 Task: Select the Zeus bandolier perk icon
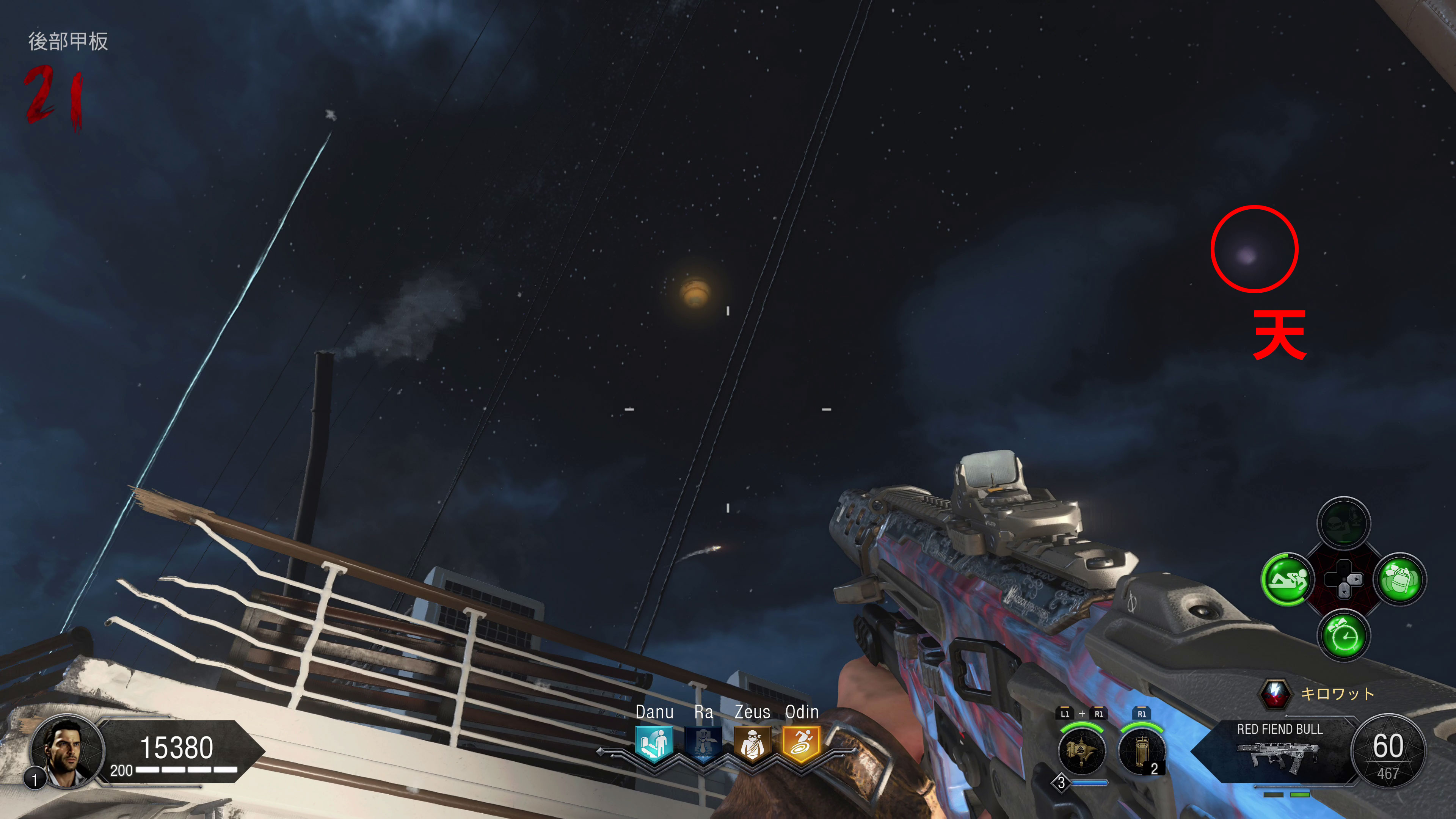pyautogui.click(x=752, y=743)
